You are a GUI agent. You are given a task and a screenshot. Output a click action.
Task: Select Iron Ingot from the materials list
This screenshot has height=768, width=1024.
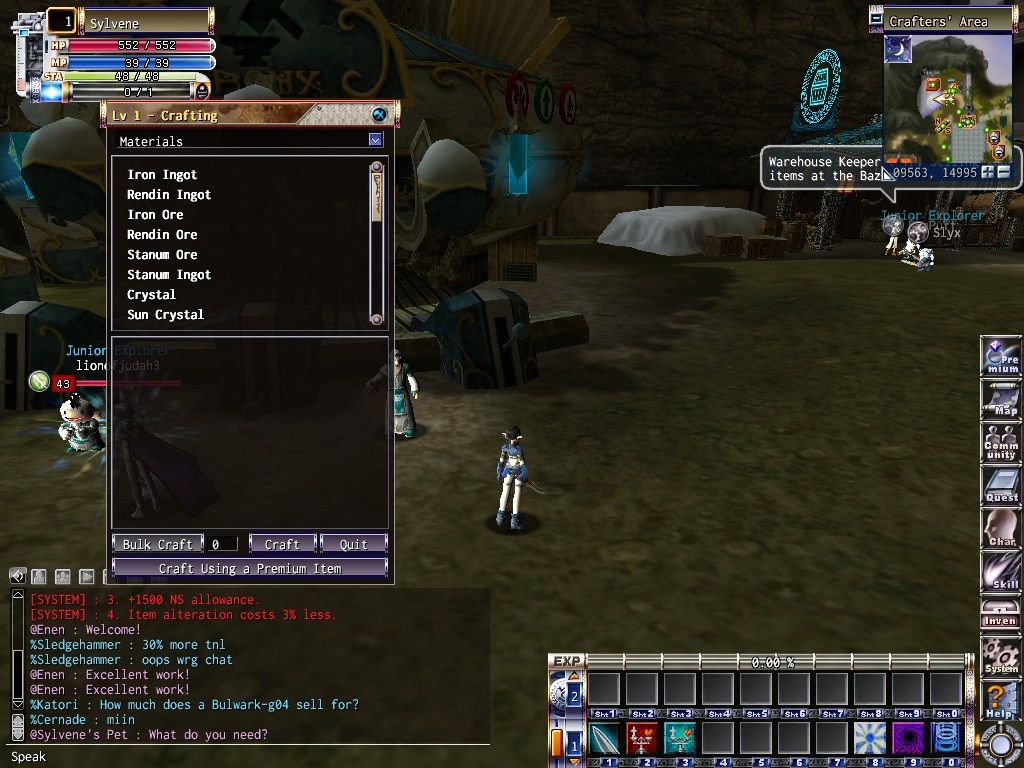[x=162, y=175]
